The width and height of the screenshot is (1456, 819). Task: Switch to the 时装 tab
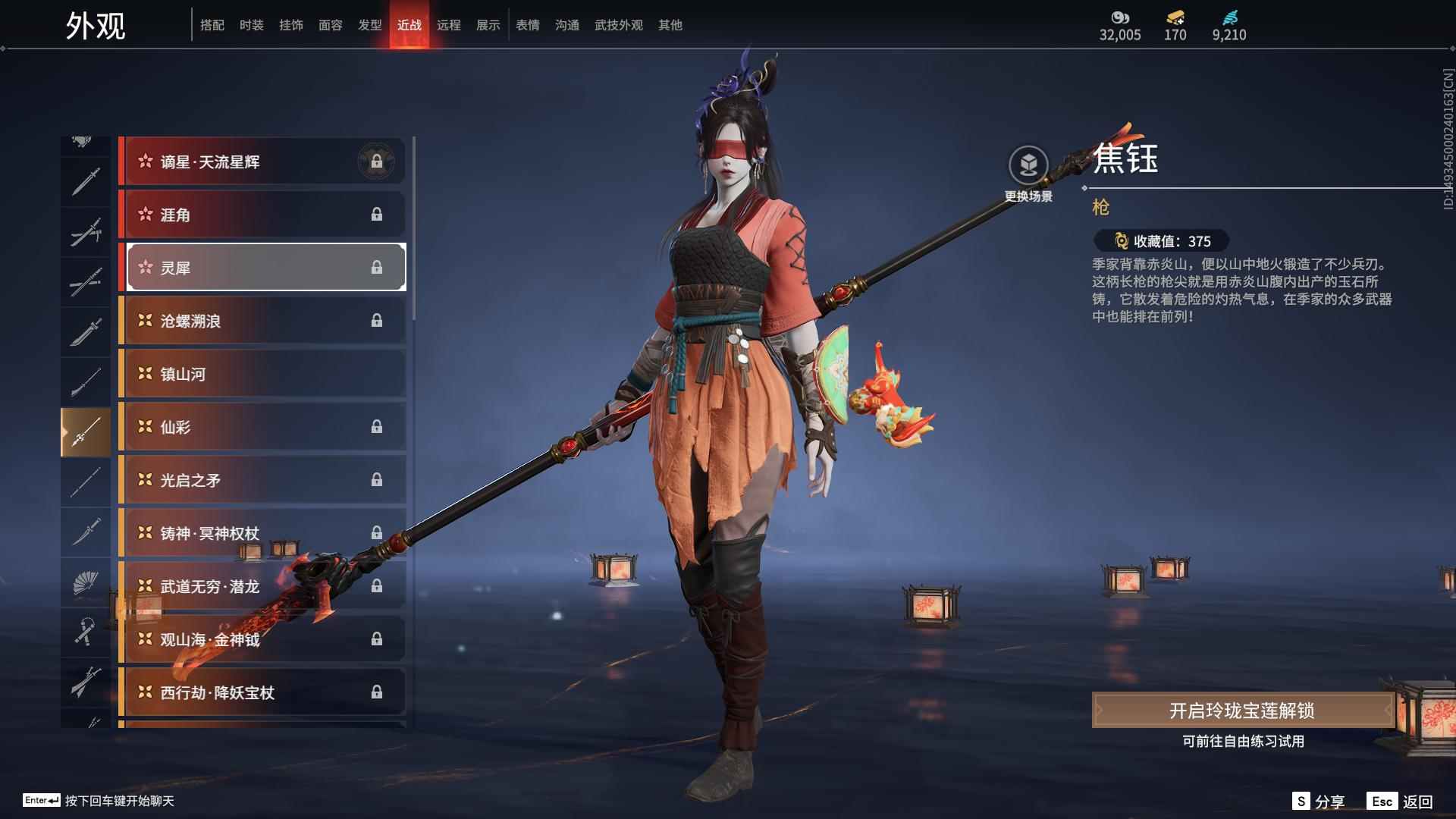tap(251, 25)
